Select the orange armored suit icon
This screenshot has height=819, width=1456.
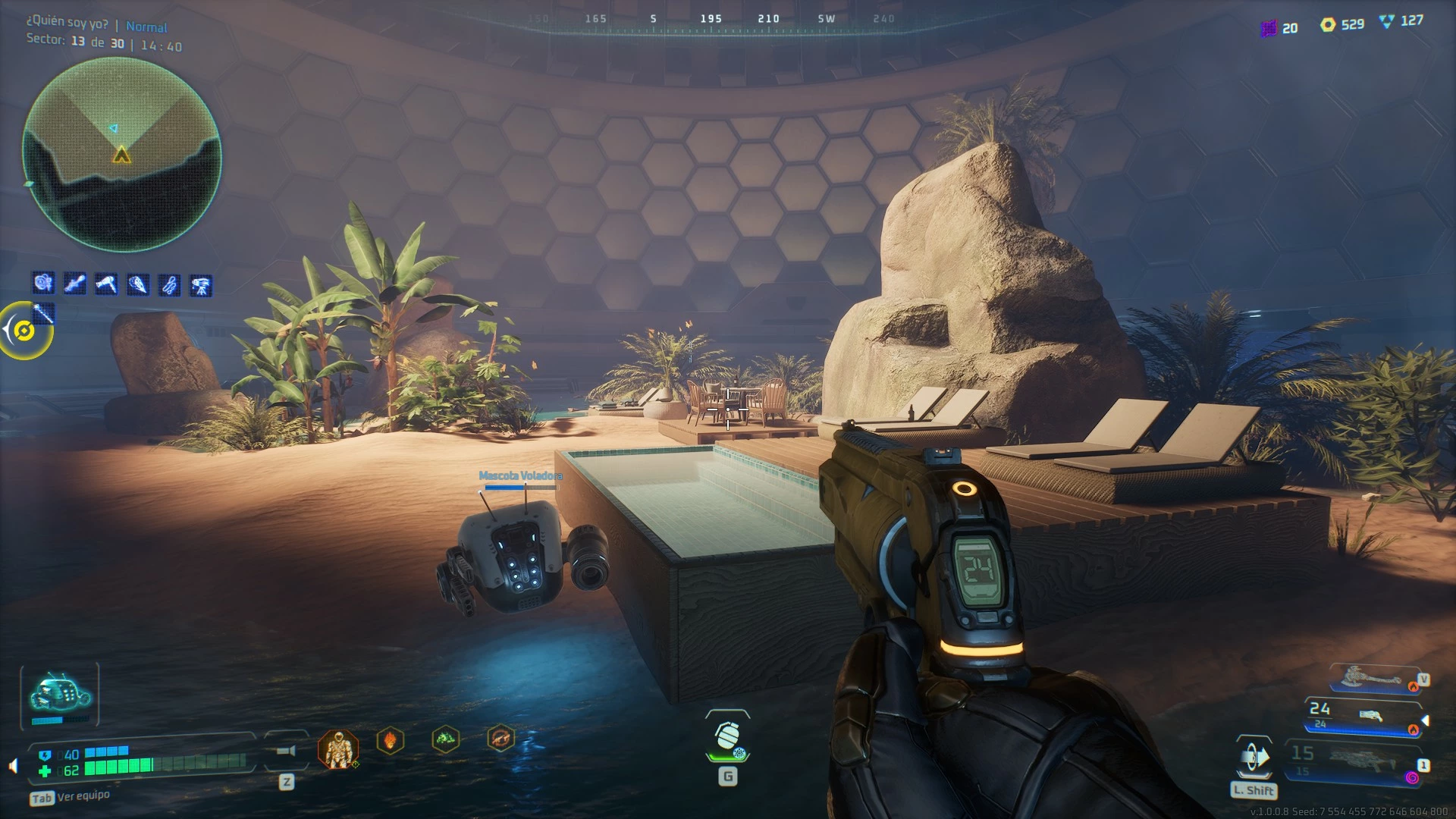(337, 750)
